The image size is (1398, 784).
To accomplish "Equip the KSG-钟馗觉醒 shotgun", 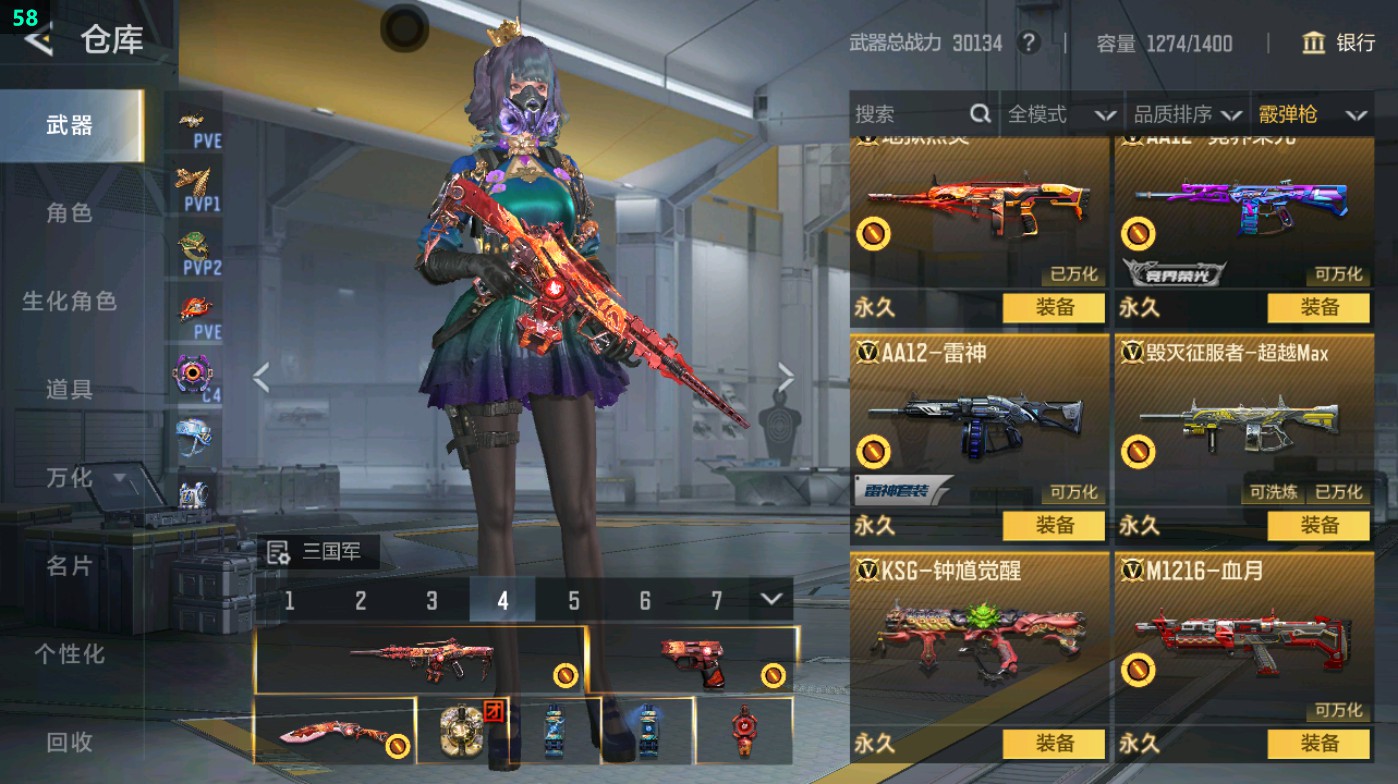I will coord(1053,743).
